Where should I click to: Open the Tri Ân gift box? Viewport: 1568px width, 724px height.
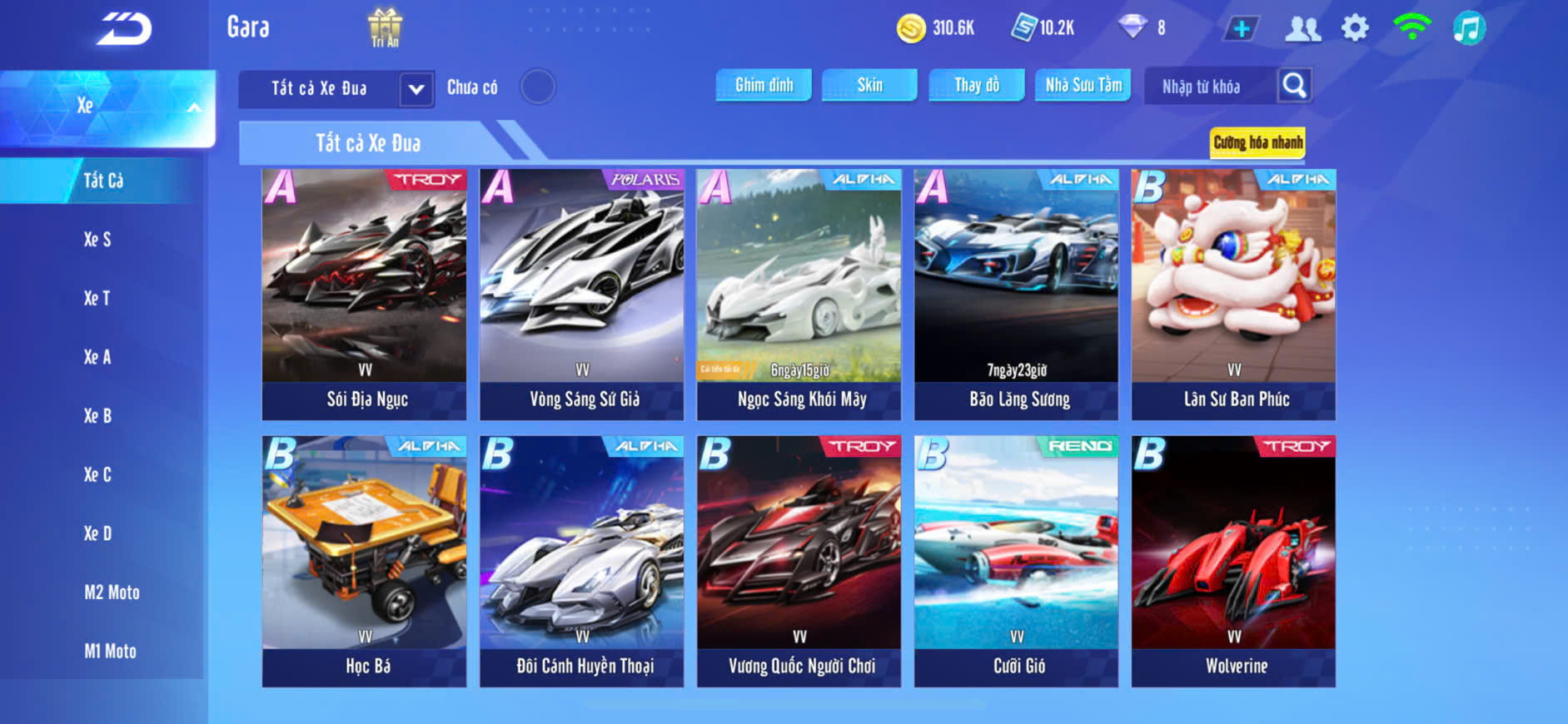[x=385, y=27]
